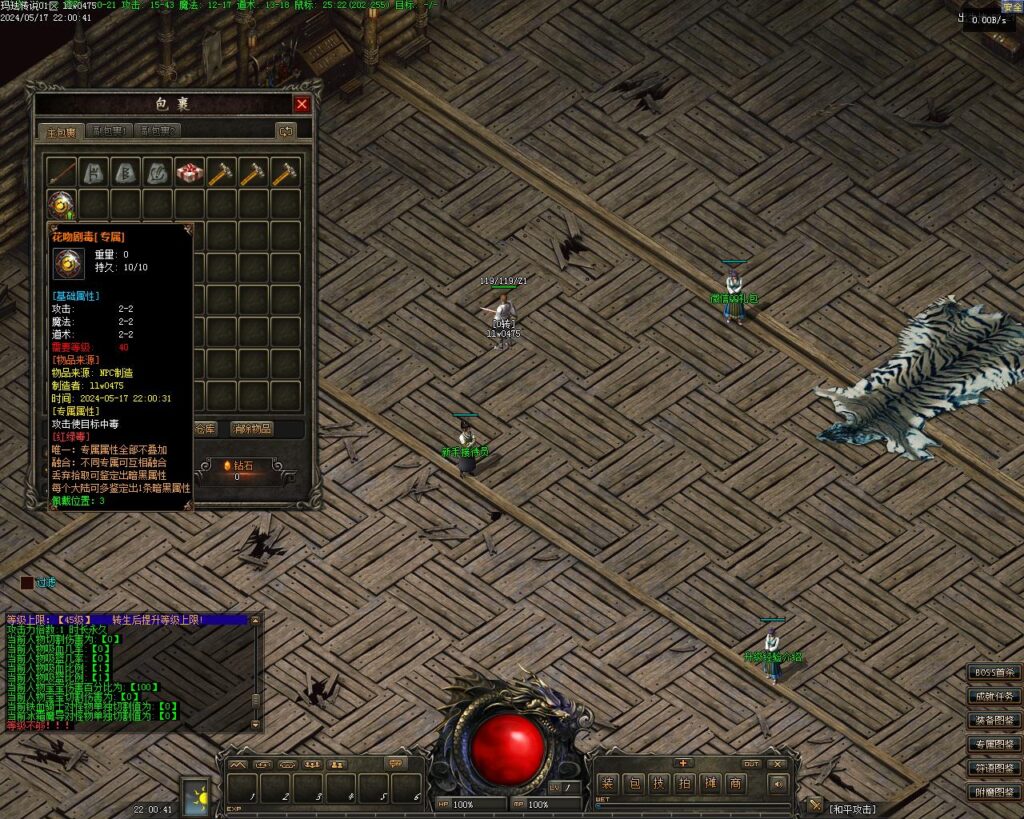Viewport: 1024px width, 819px height.
Task: Select the red-ribbon gift box item
Action: pyautogui.click(x=190, y=172)
